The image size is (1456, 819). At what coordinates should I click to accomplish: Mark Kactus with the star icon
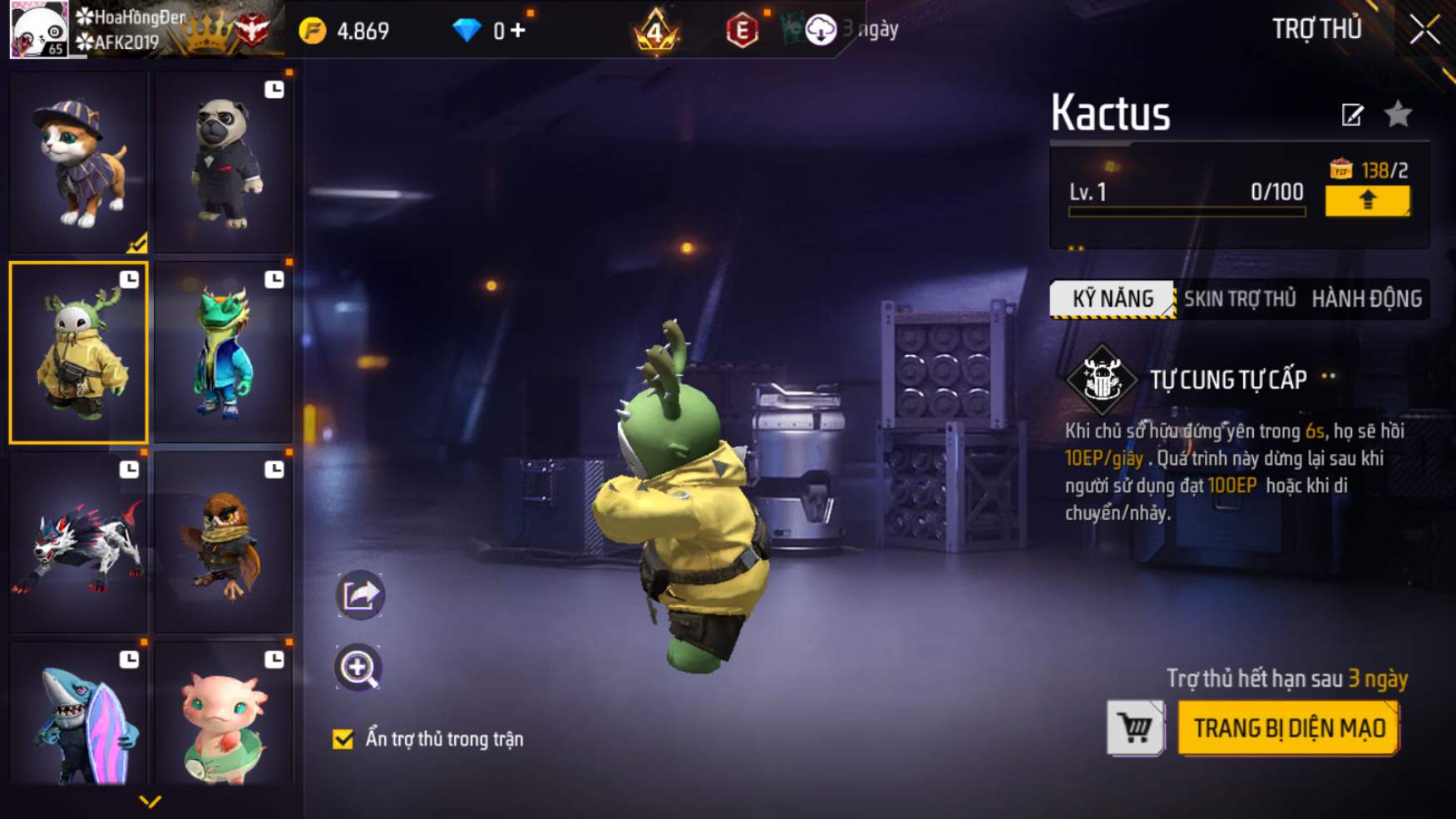click(1398, 114)
